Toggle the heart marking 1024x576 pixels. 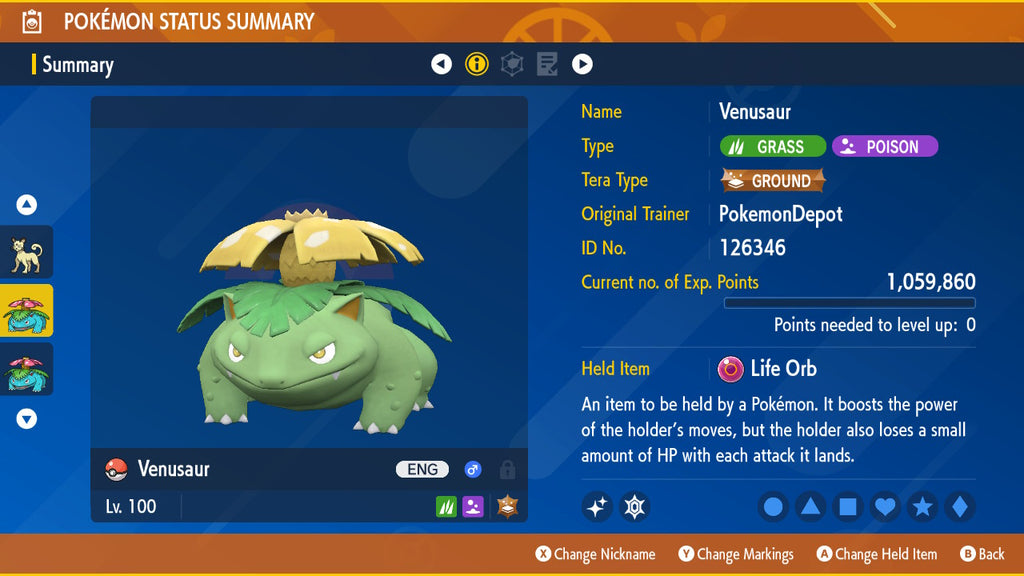click(885, 507)
